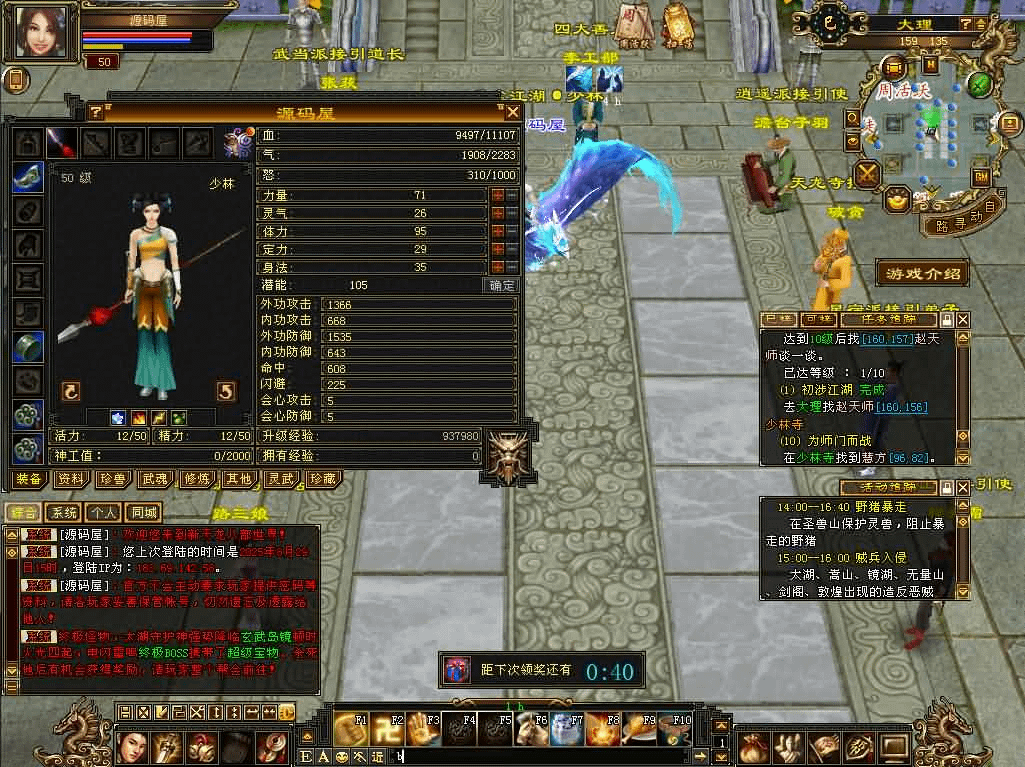
Task: Switch to the 资料 tab
Action: coord(70,479)
